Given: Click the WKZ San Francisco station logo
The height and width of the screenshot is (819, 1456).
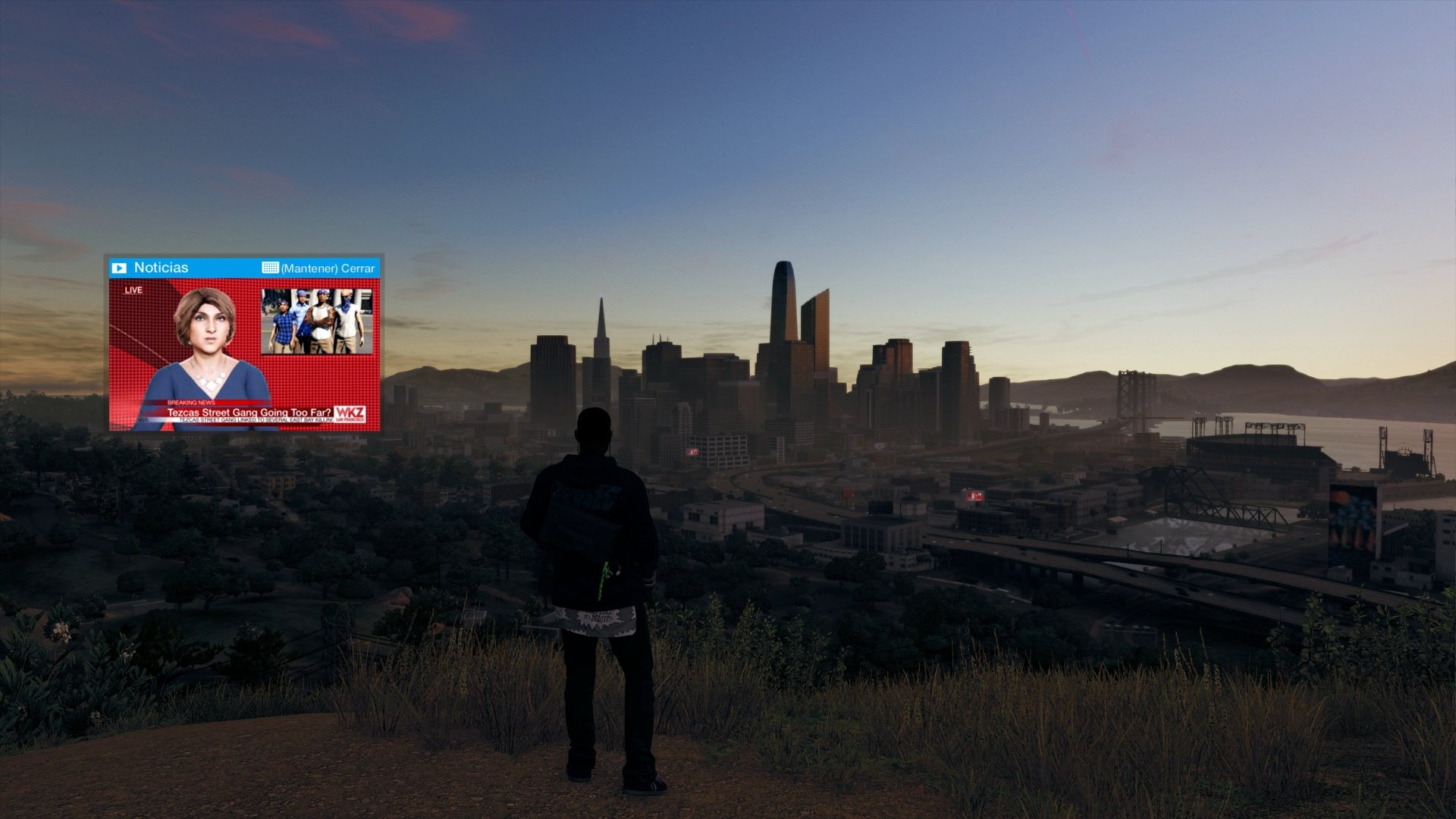Looking at the screenshot, I should [350, 414].
